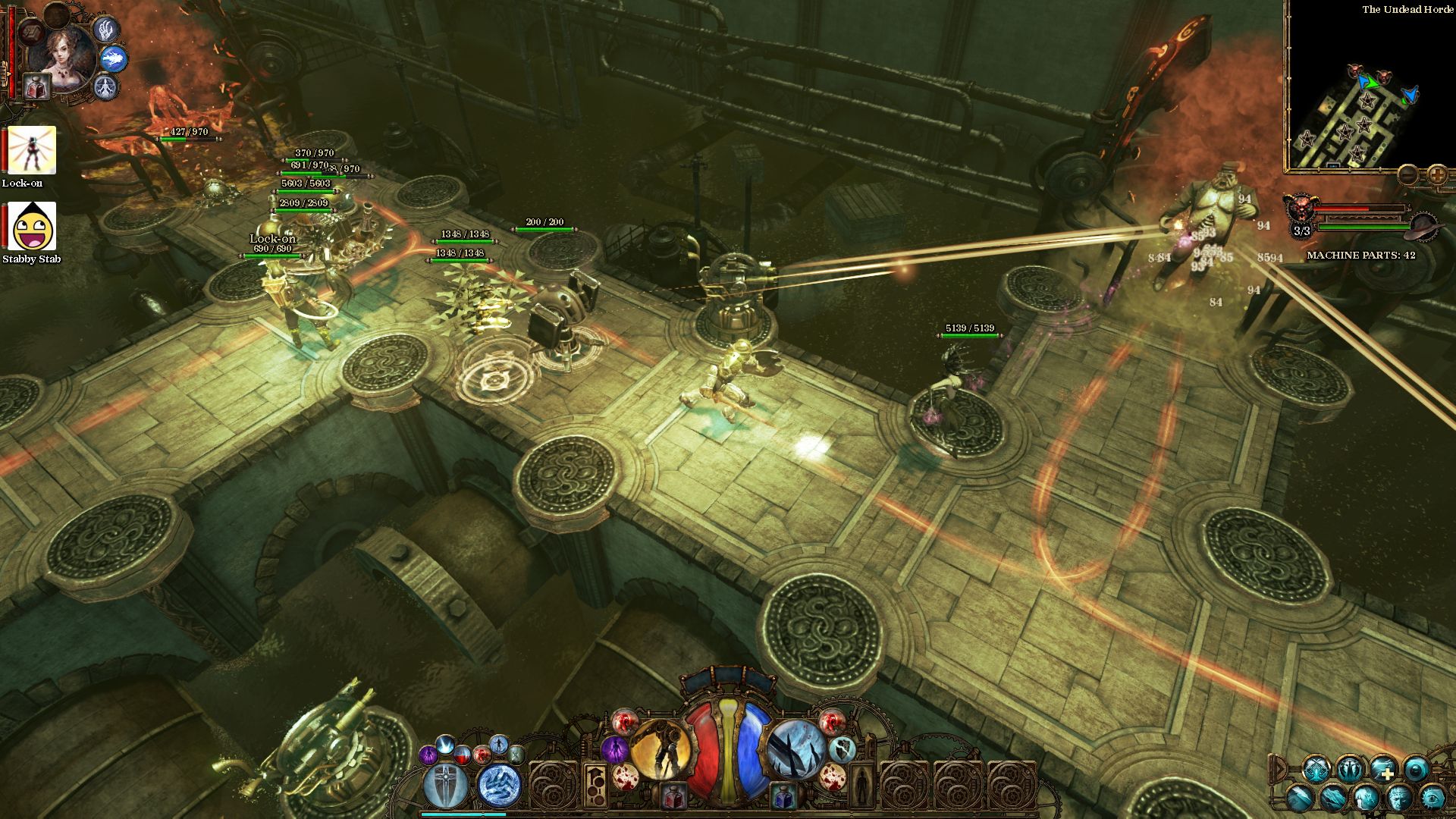Toggle the companion's claw hand behavior icon
This screenshot has height=819, width=1456.
click(106, 29)
